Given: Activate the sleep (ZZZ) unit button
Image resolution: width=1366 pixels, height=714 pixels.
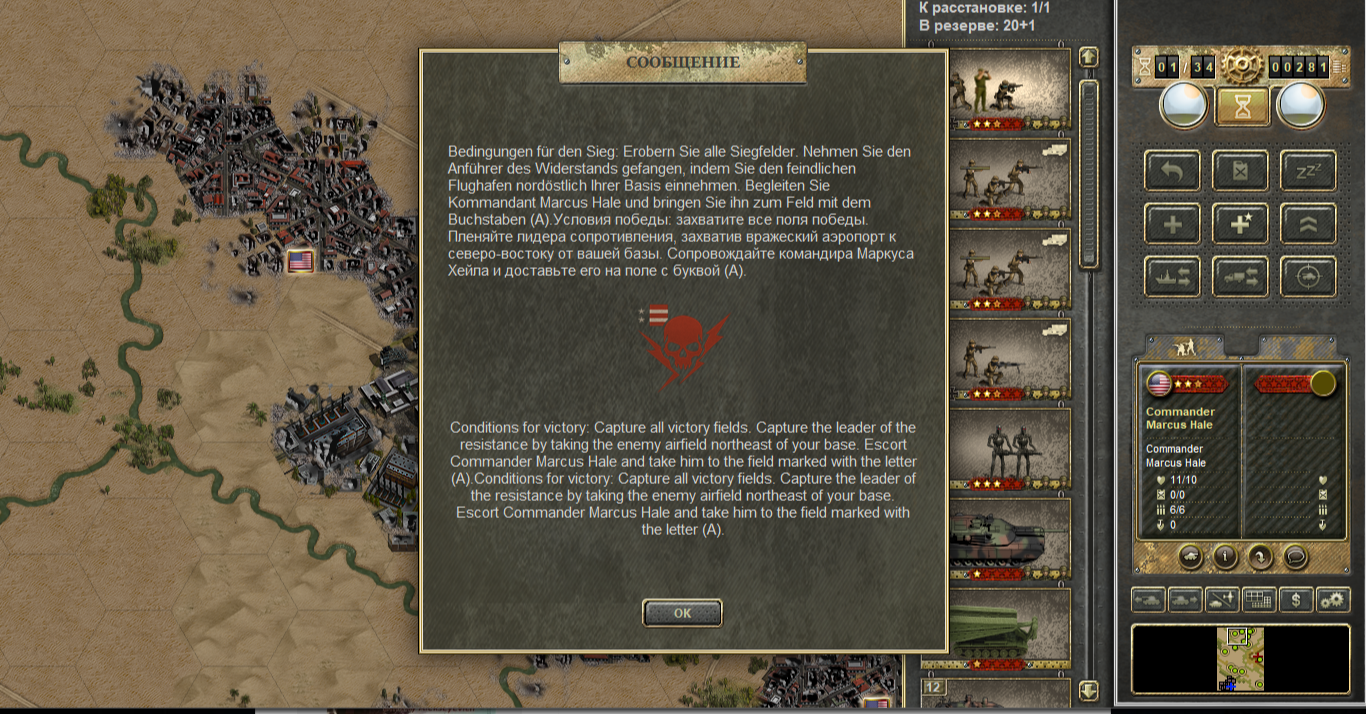Looking at the screenshot, I should point(1308,171).
